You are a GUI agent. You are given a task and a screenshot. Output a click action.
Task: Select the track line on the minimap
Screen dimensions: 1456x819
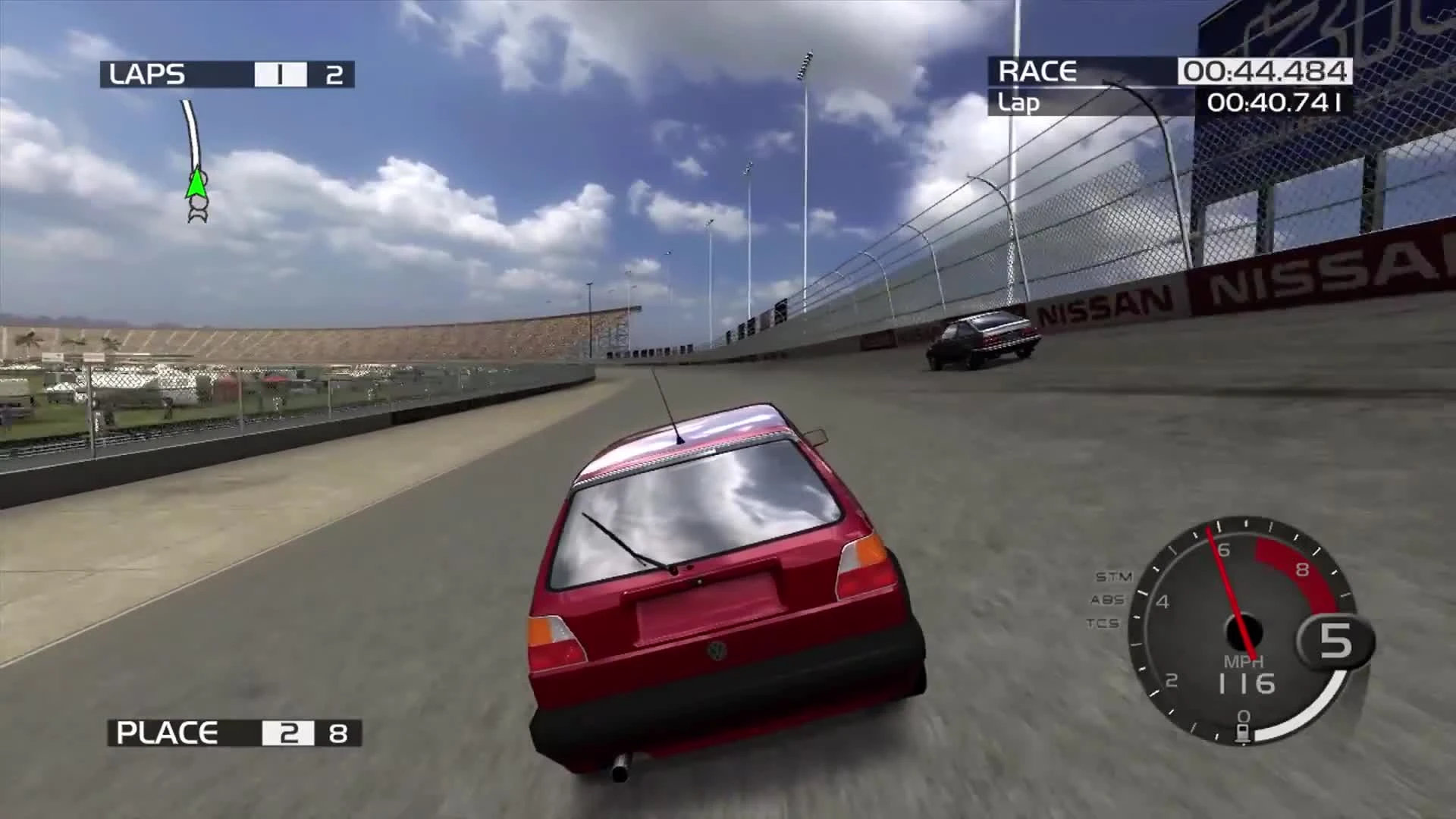tap(191, 127)
